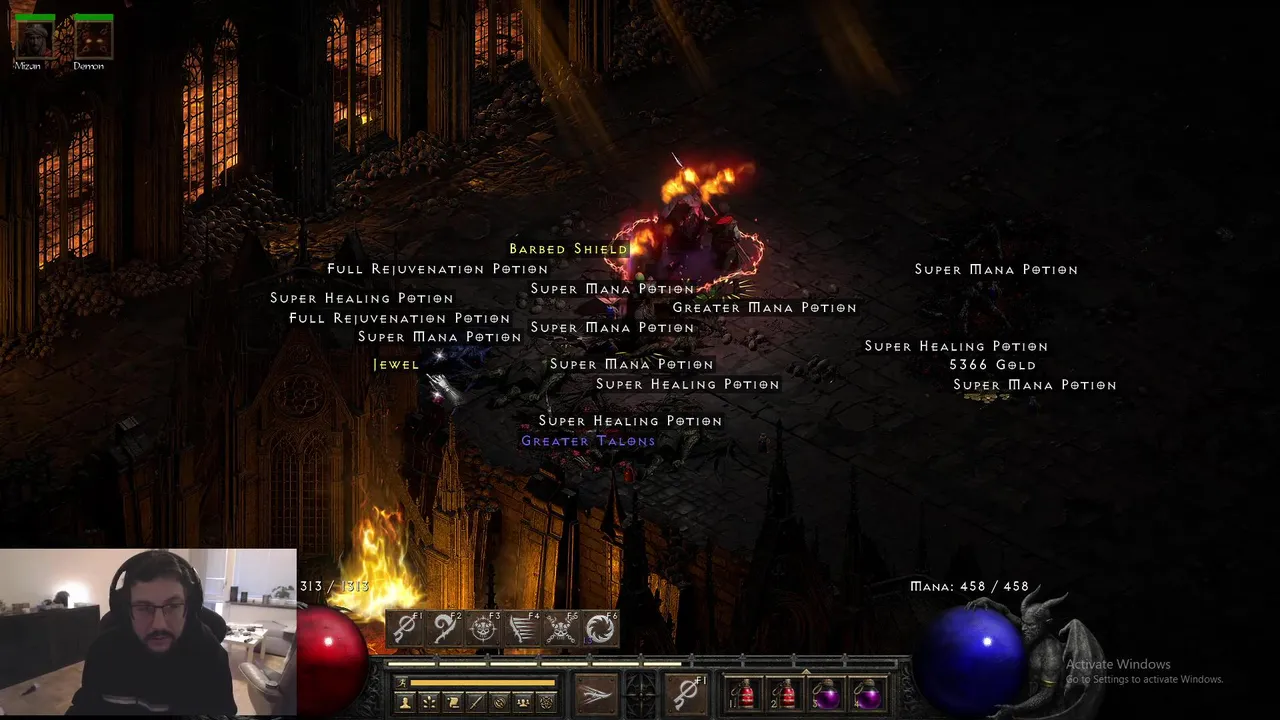1280x720 pixels.
Task: Choose the F4 claw slash skill
Action: (522, 628)
